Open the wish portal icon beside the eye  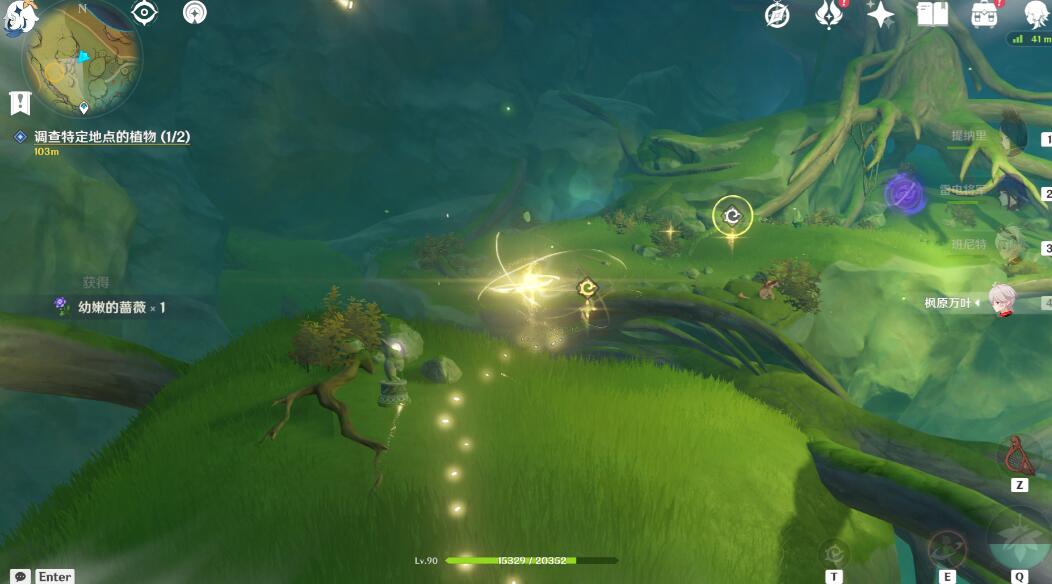point(195,13)
